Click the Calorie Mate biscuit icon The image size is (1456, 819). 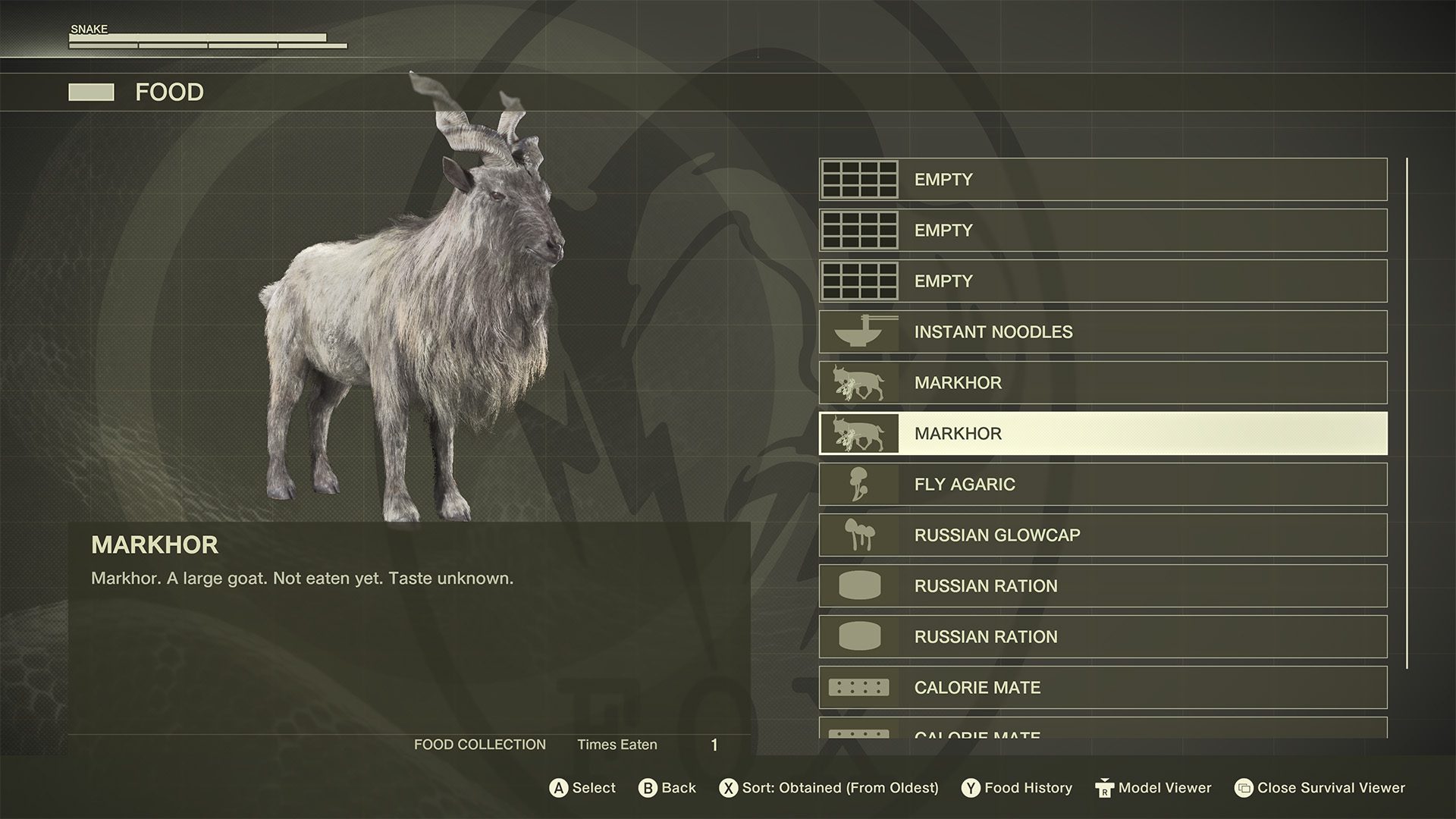coord(859,687)
